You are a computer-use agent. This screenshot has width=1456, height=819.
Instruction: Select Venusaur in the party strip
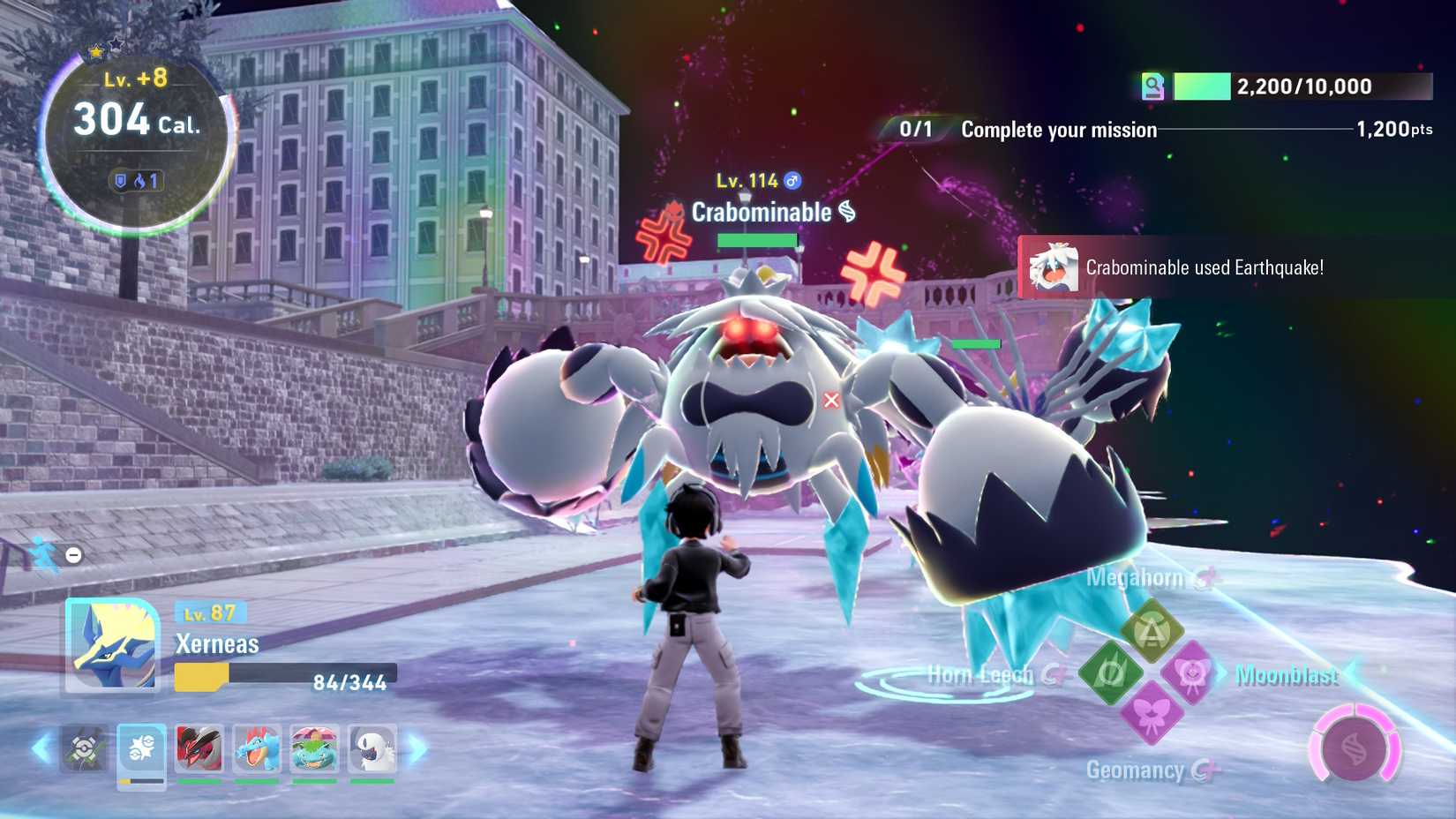pos(317,749)
